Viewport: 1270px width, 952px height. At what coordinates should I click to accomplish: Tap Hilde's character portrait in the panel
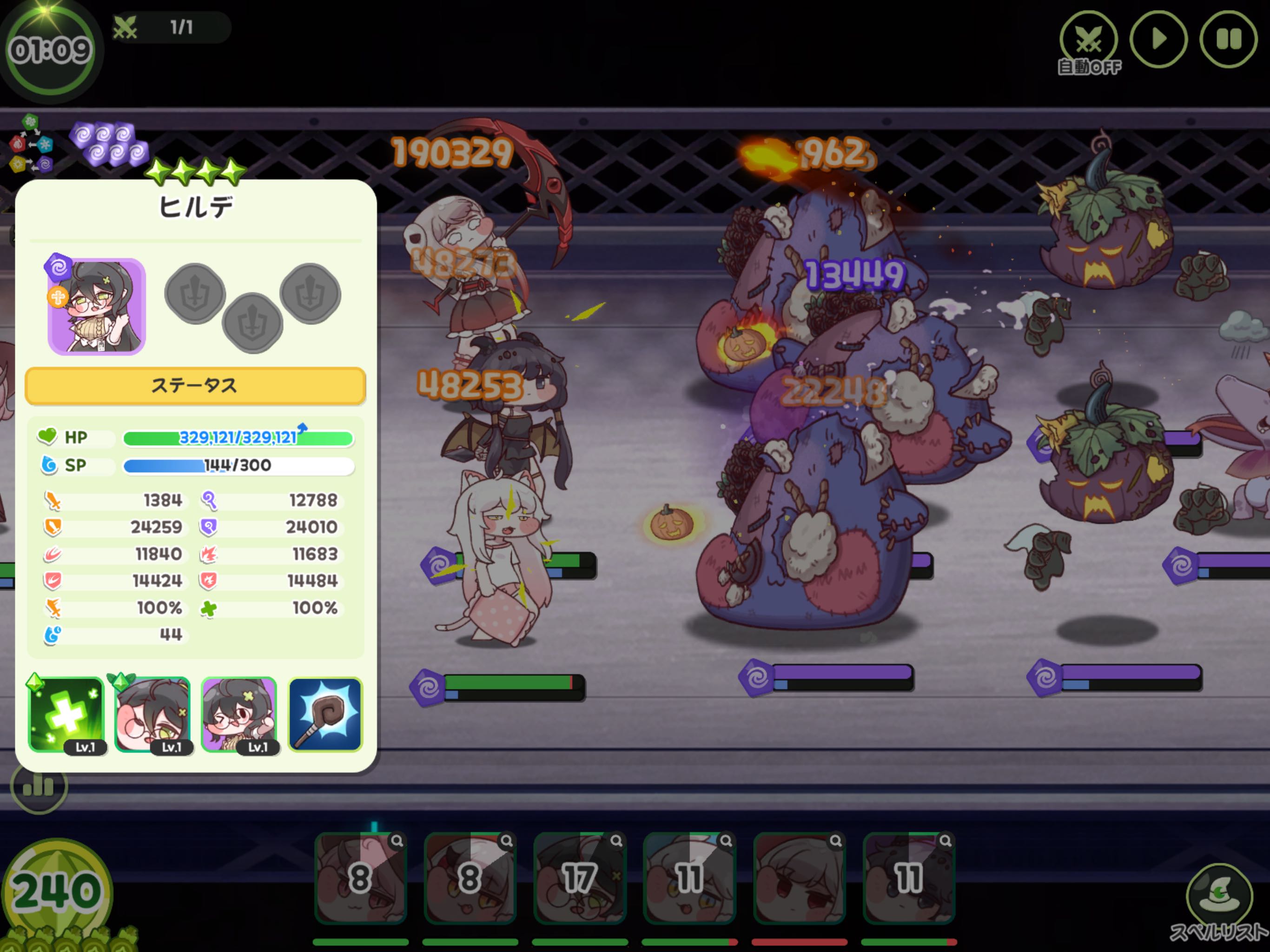96,306
